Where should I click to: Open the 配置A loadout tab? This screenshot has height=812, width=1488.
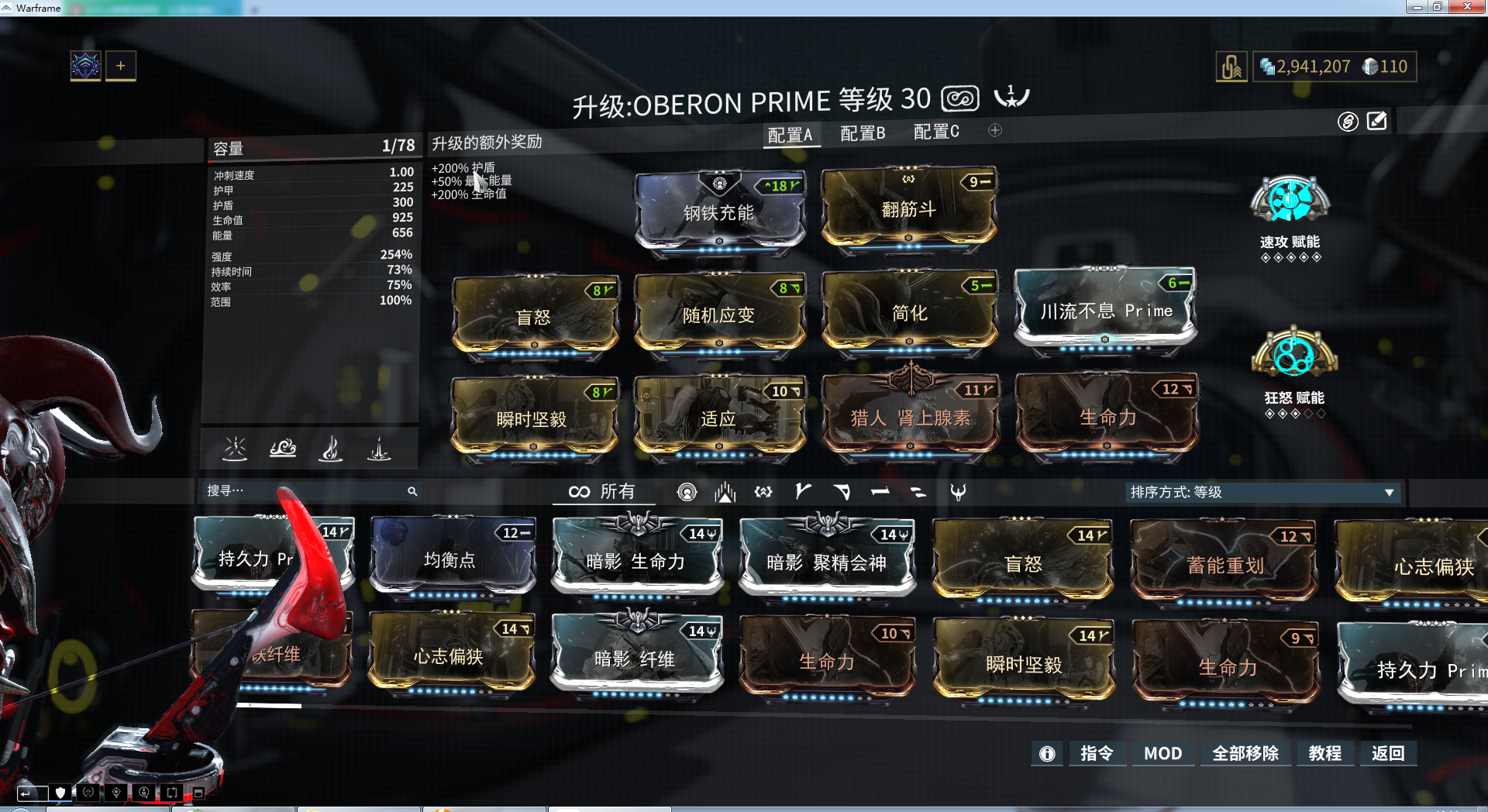(x=790, y=135)
